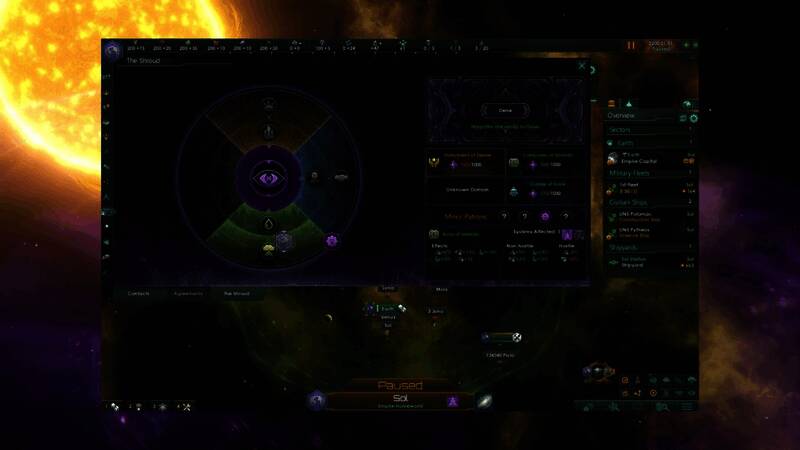Open the outliner settings gear
Viewport: 800px width, 450px height.
693,118
